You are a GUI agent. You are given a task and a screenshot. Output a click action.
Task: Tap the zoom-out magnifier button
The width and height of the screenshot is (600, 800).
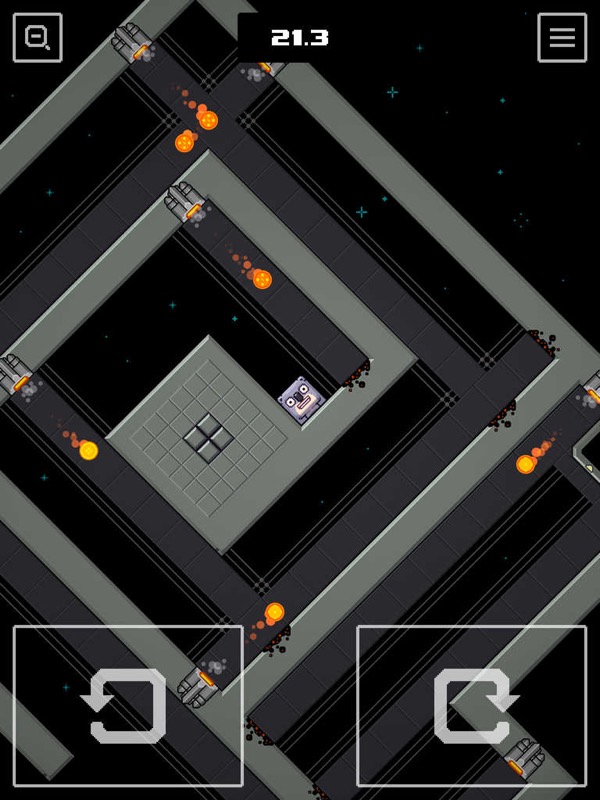37,38
